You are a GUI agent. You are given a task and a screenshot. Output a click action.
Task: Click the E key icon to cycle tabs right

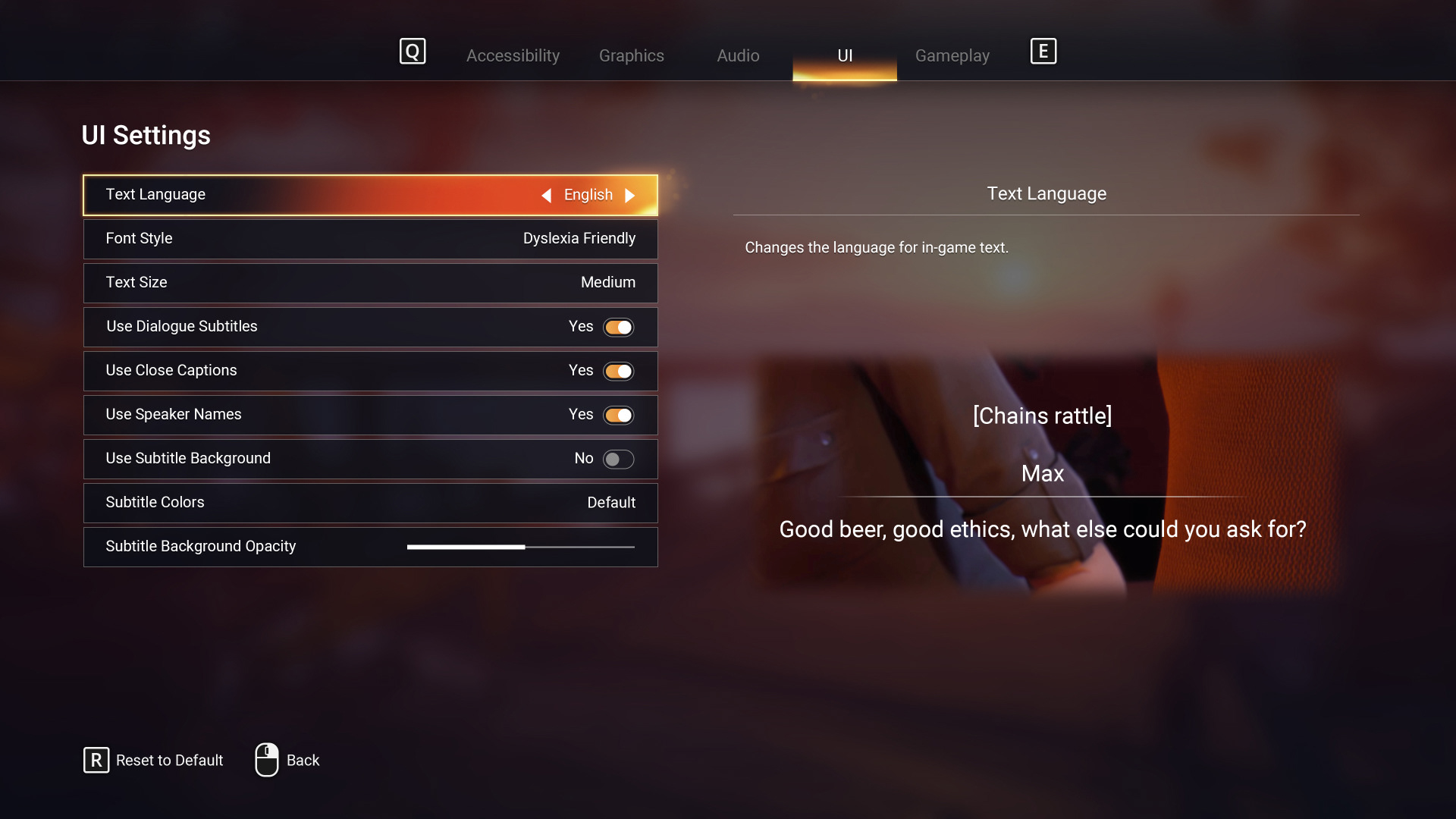tap(1043, 52)
